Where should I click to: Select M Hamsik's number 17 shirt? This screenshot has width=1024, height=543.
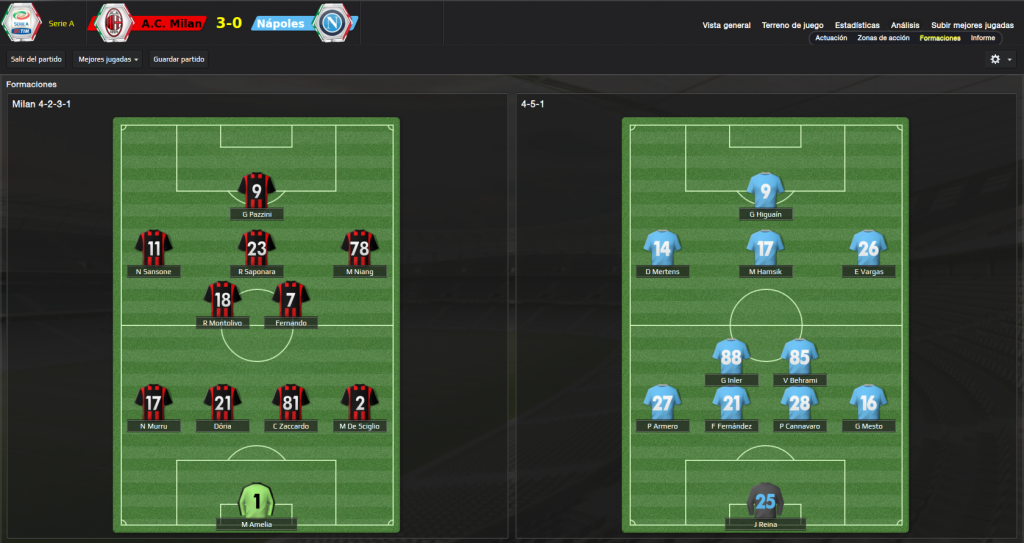(x=765, y=248)
